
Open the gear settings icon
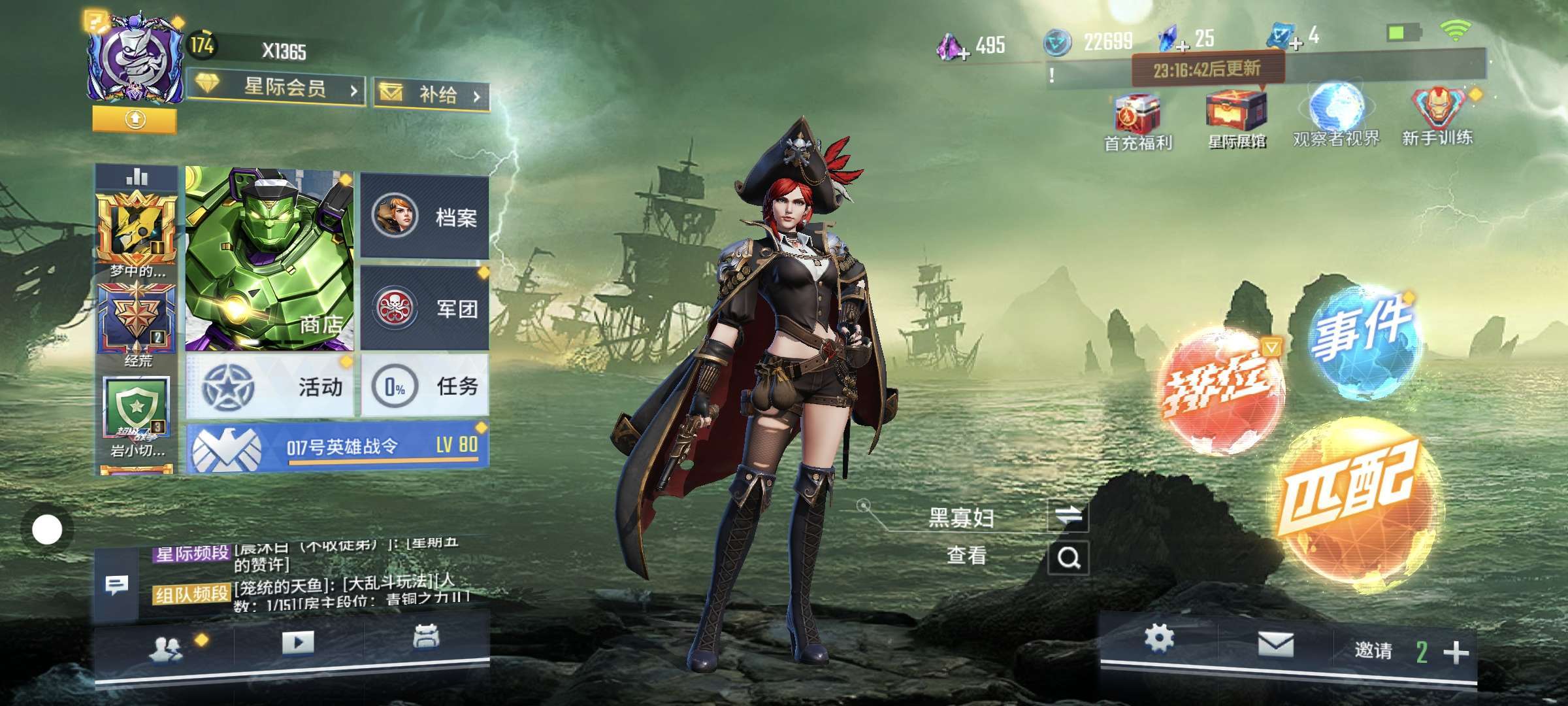(x=1159, y=638)
